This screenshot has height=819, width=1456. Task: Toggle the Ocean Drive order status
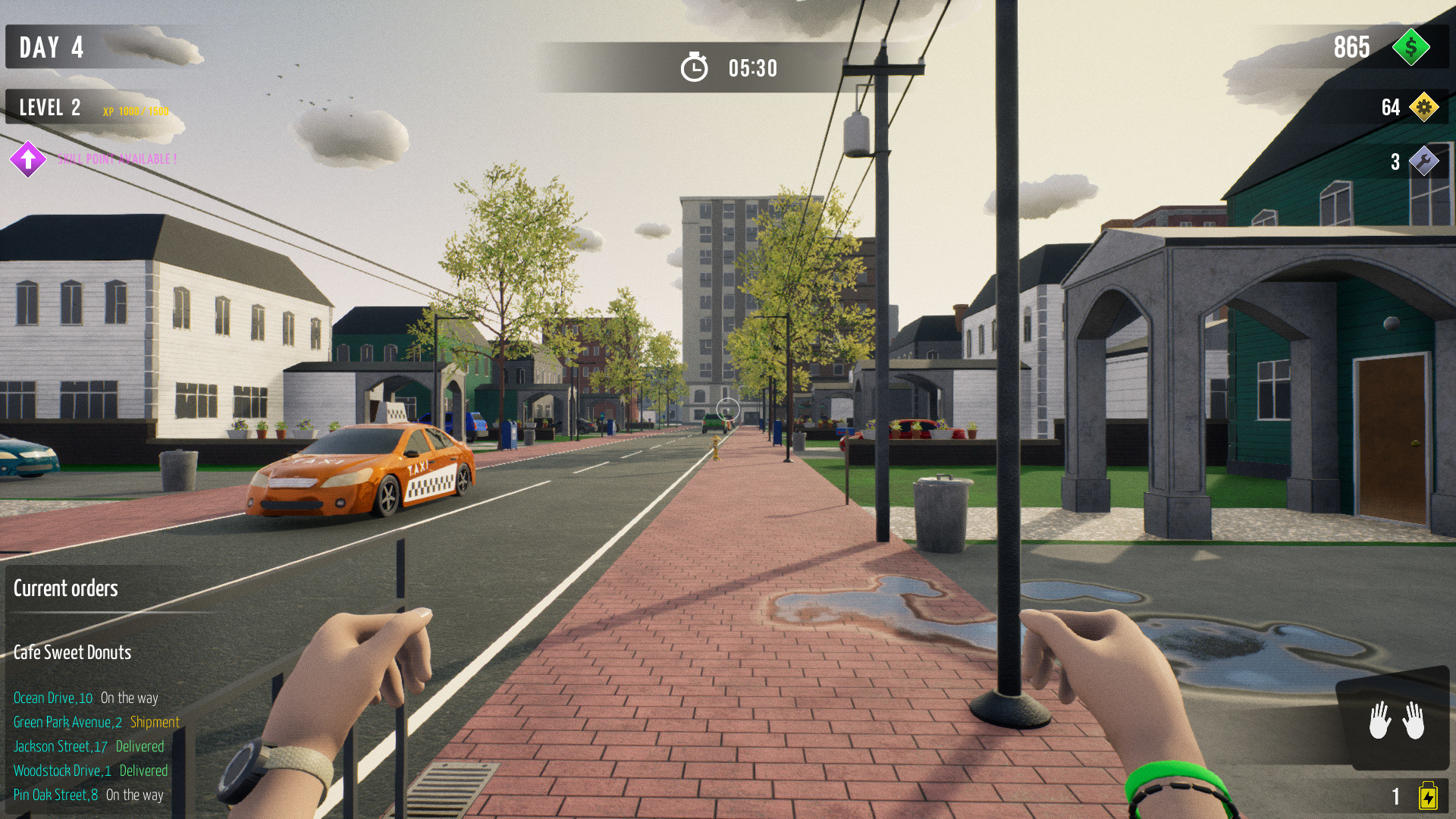(87, 698)
